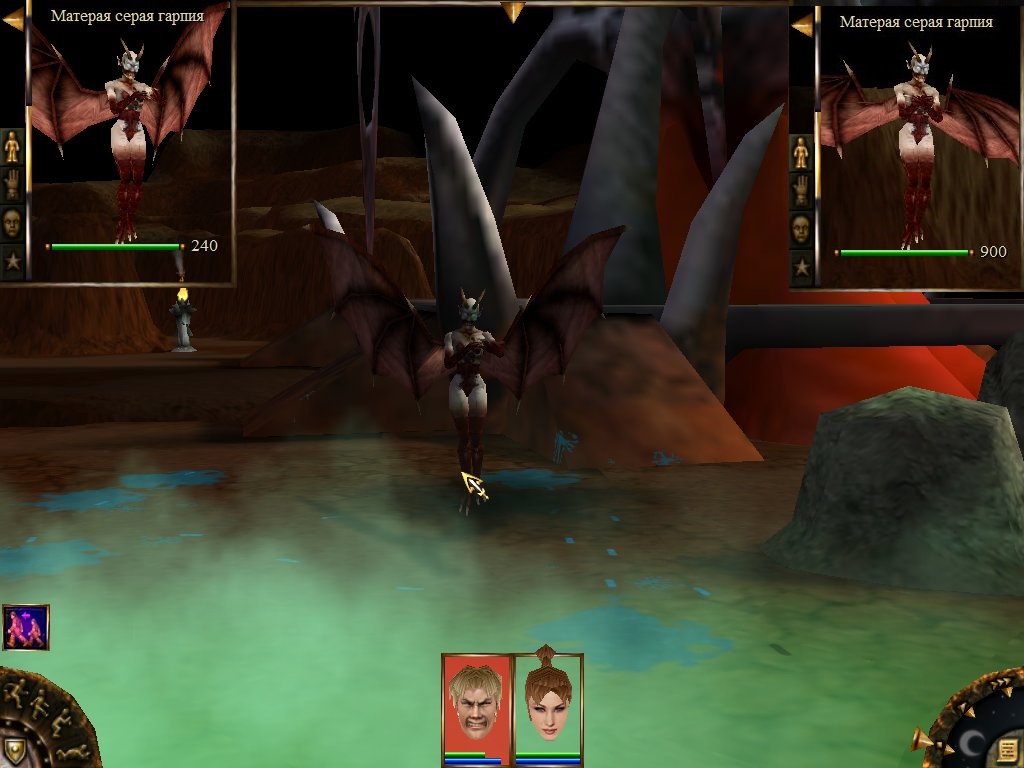Collapse the left harpy panel with the gold arrow
The image size is (1024, 768).
point(12,19)
